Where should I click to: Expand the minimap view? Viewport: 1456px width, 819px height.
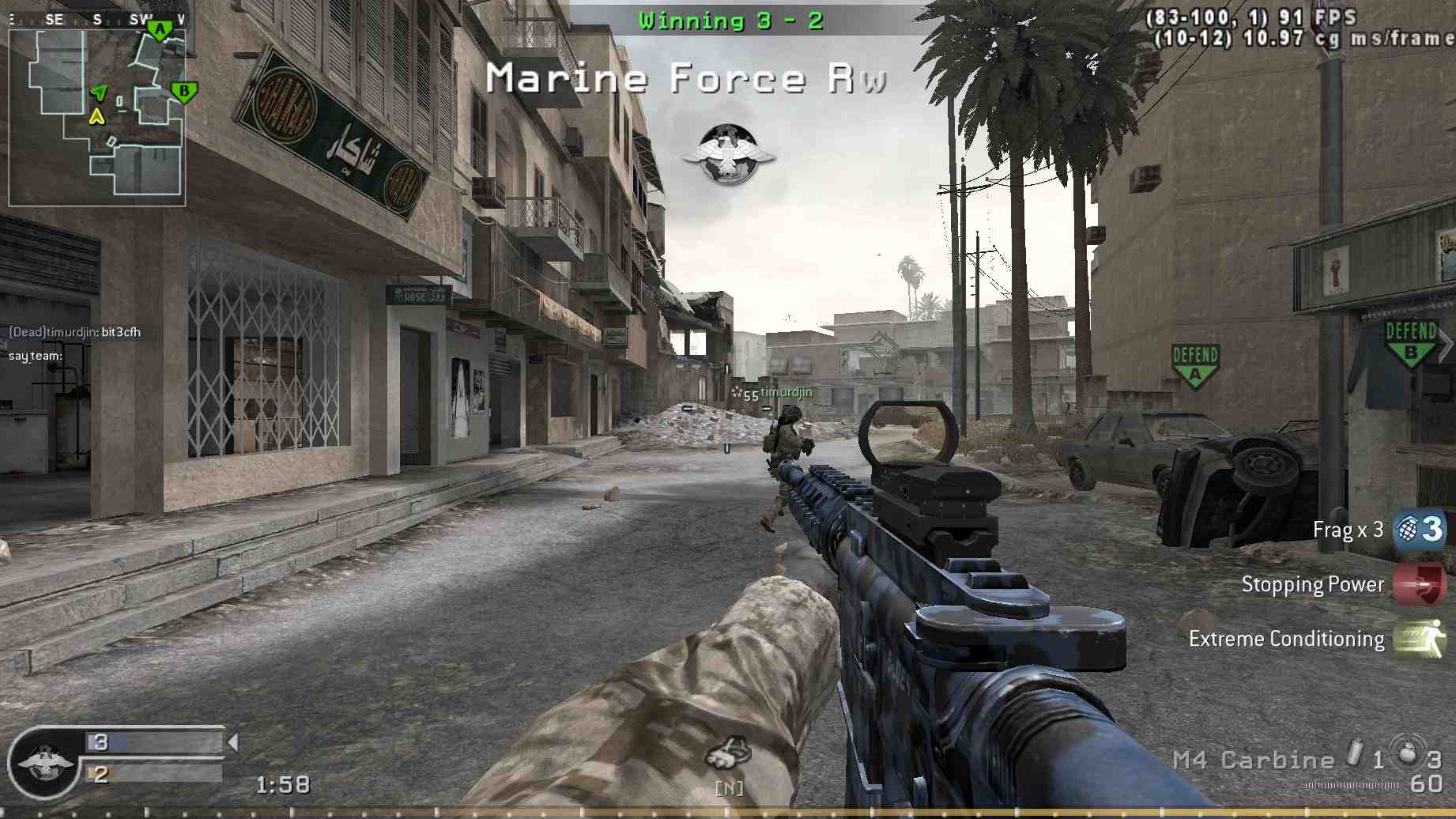tap(97, 115)
